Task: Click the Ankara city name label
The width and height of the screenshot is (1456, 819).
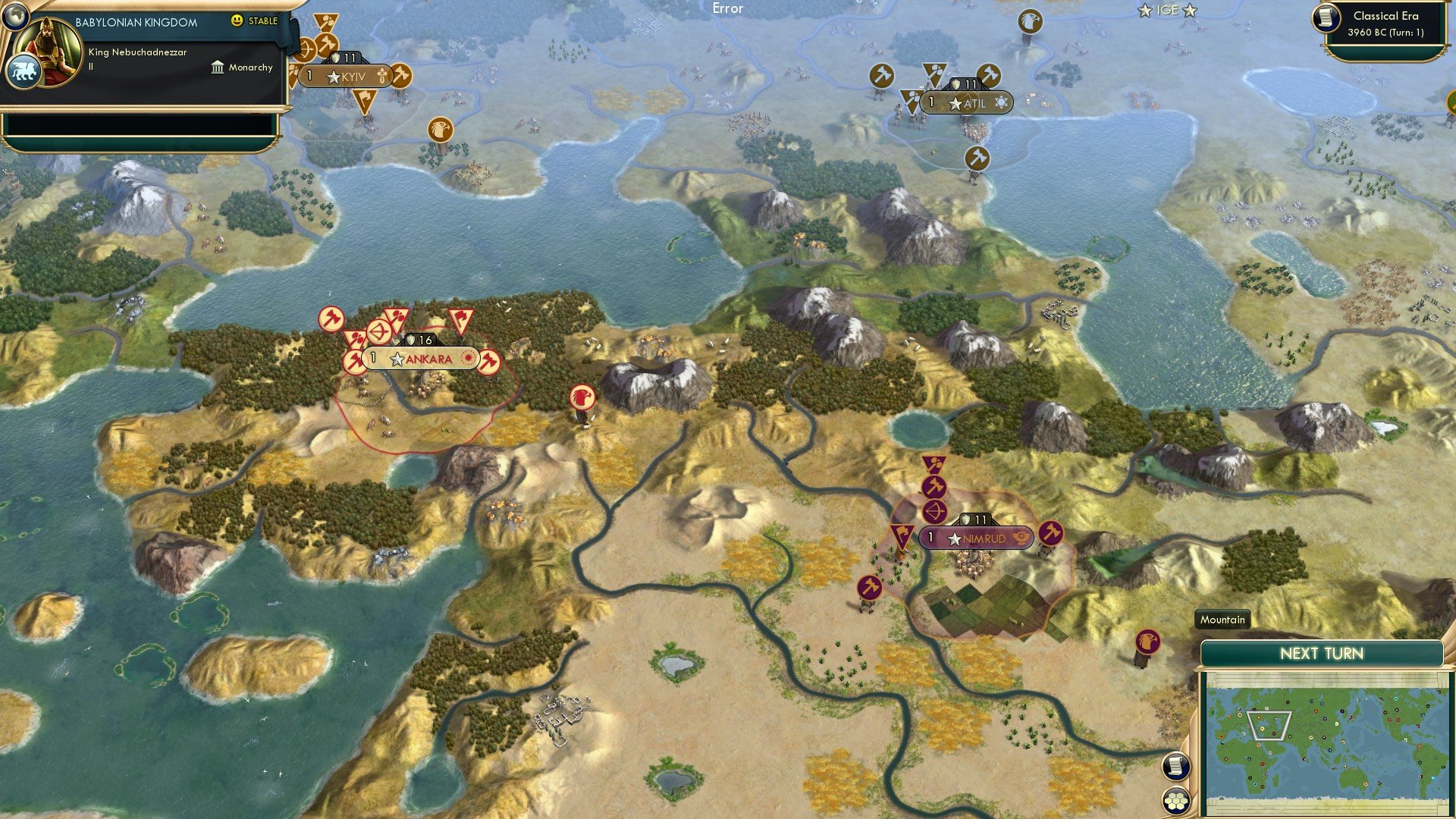Action: click(x=429, y=359)
